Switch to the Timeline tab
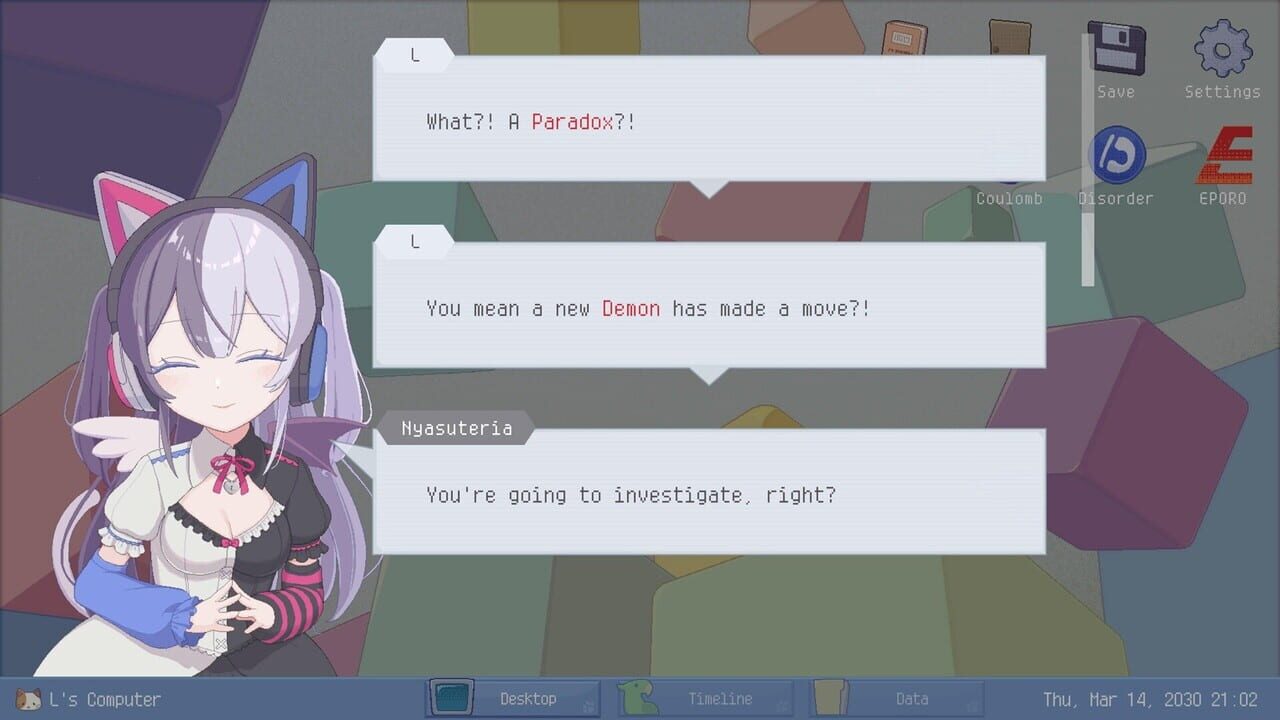Screen dimensions: 1280x720 [x=722, y=699]
